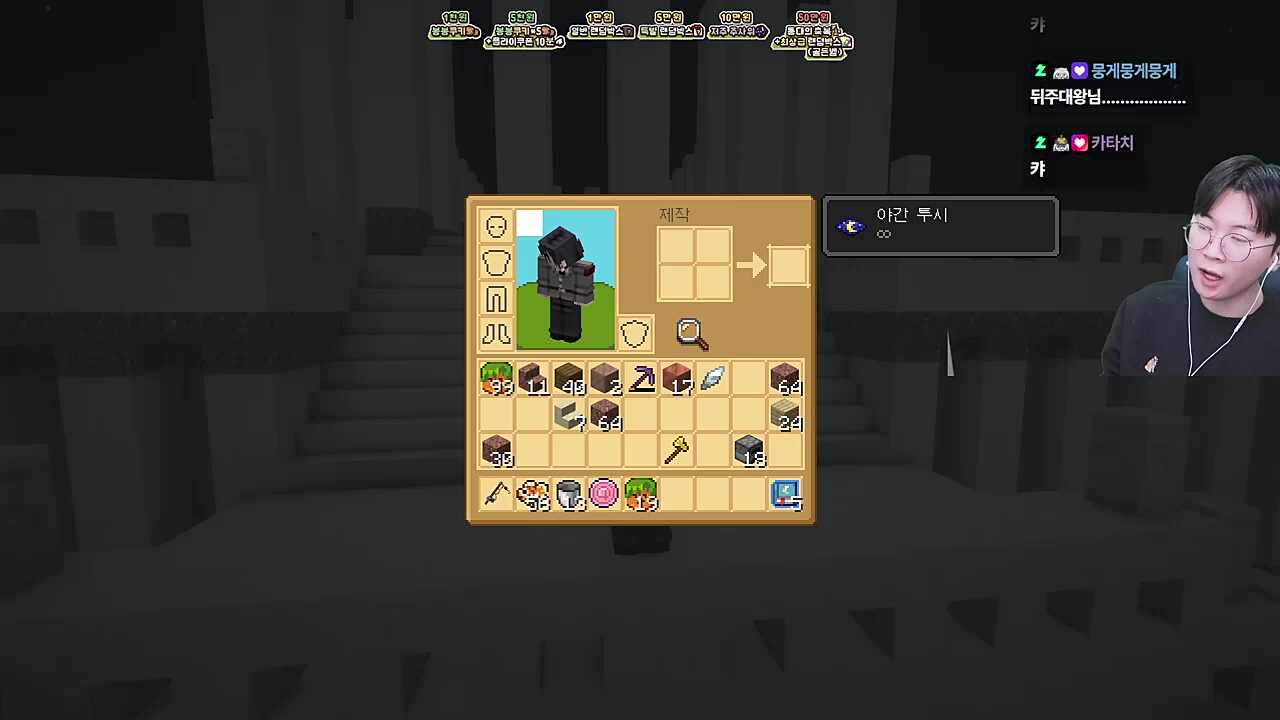The width and height of the screenshot is (1280, 720).
Task: Click the stack of 99 green-orange items
Action: 497,379
